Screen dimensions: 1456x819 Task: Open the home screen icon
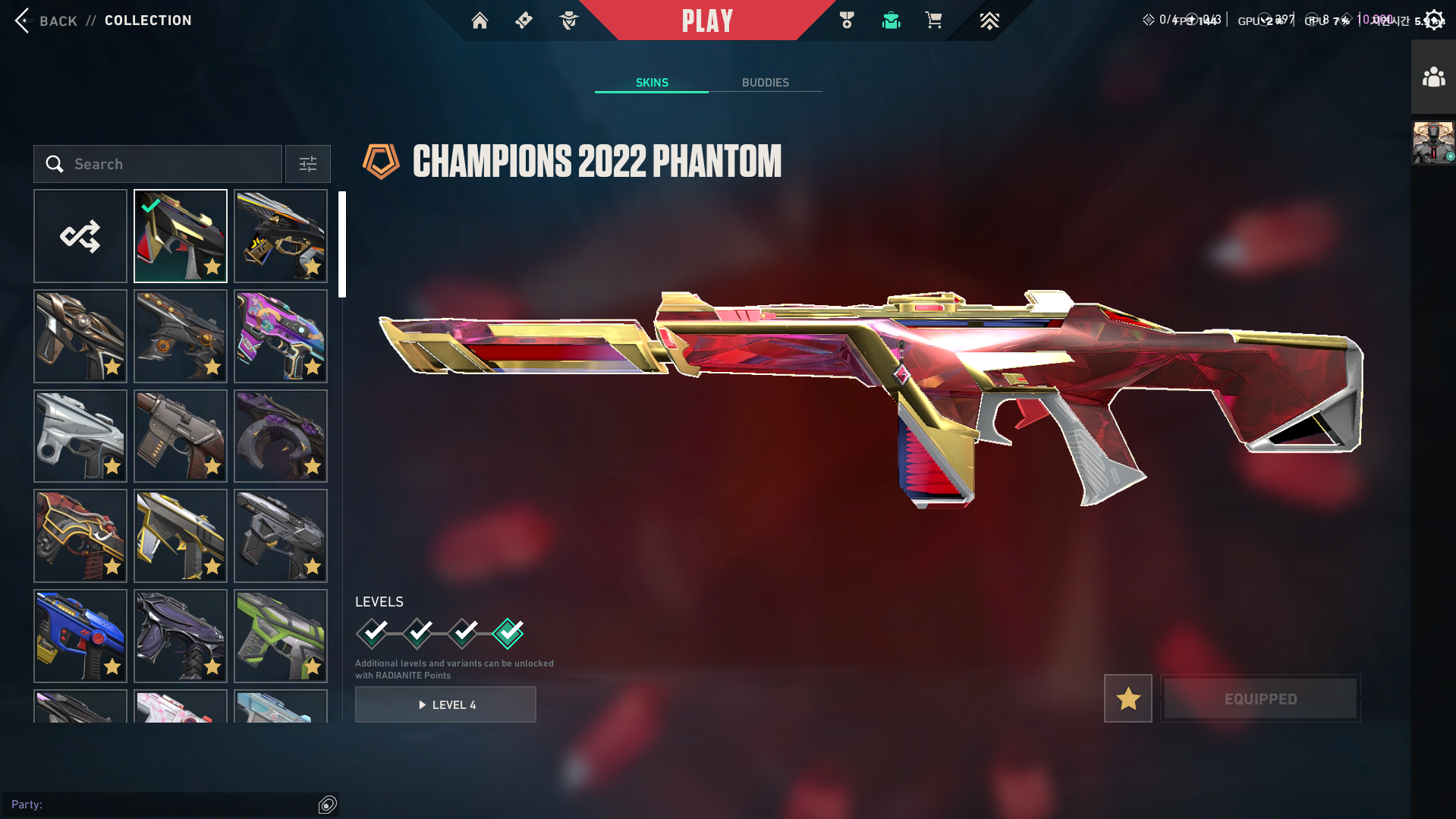click(x=480, y=20)
